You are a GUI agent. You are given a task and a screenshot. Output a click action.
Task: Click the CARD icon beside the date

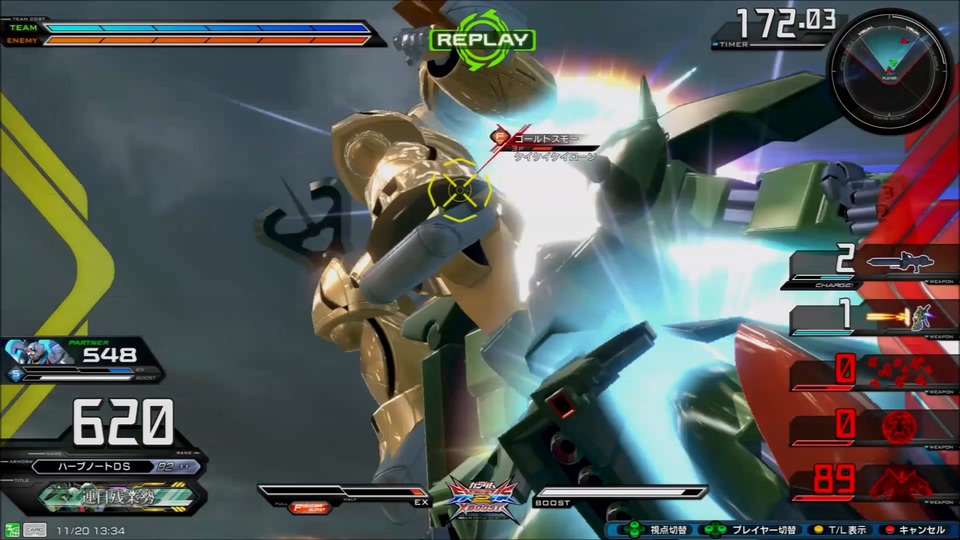(34, 529)
